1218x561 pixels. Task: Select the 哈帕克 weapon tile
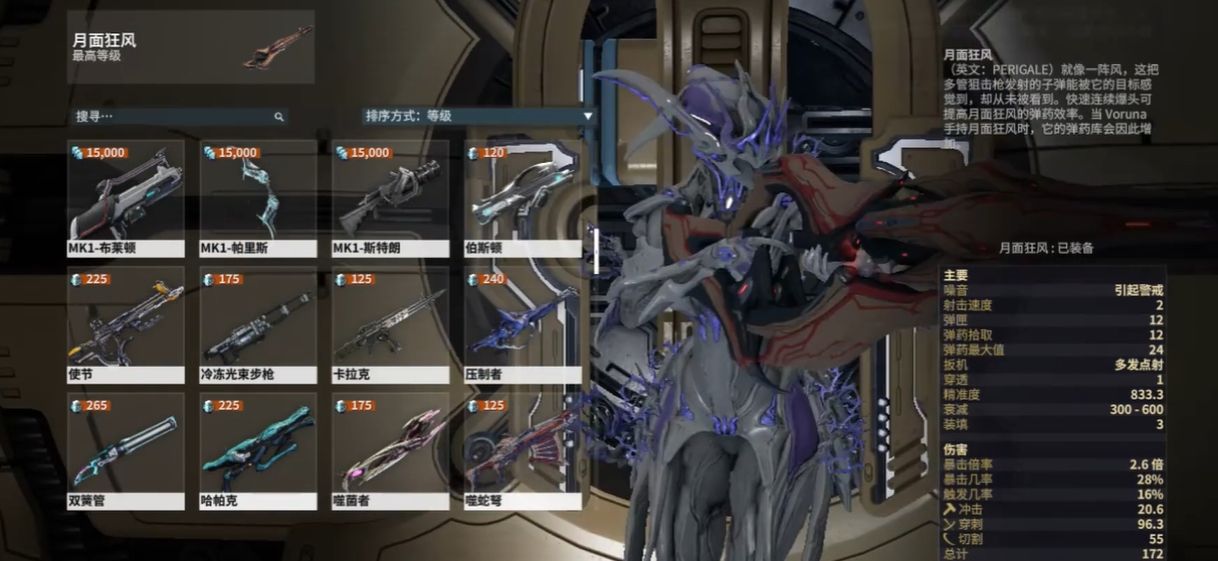pos(258,450)
